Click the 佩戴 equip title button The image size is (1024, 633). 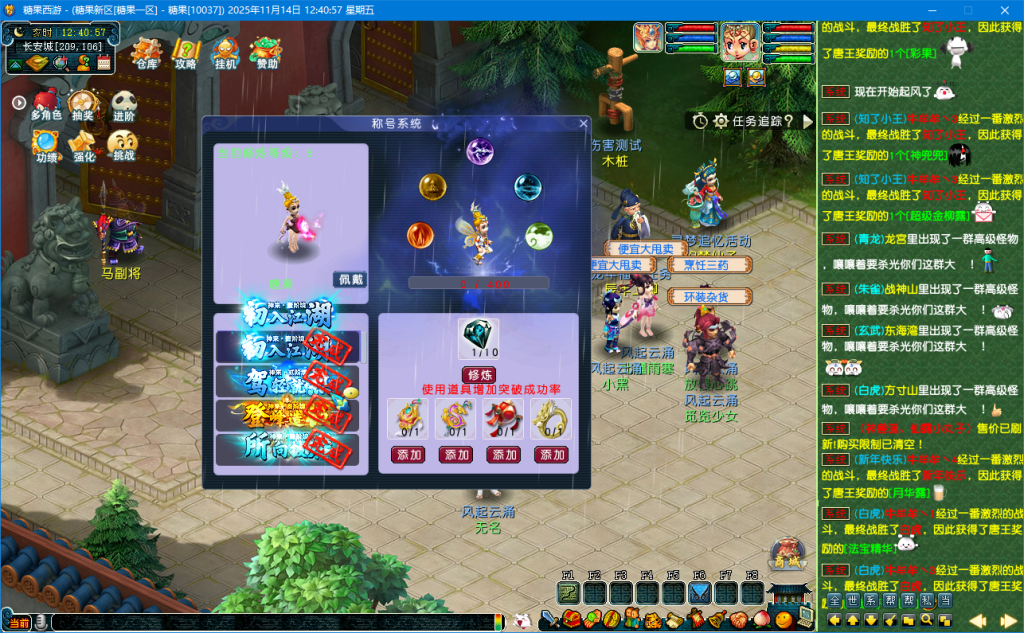point(348,280)
